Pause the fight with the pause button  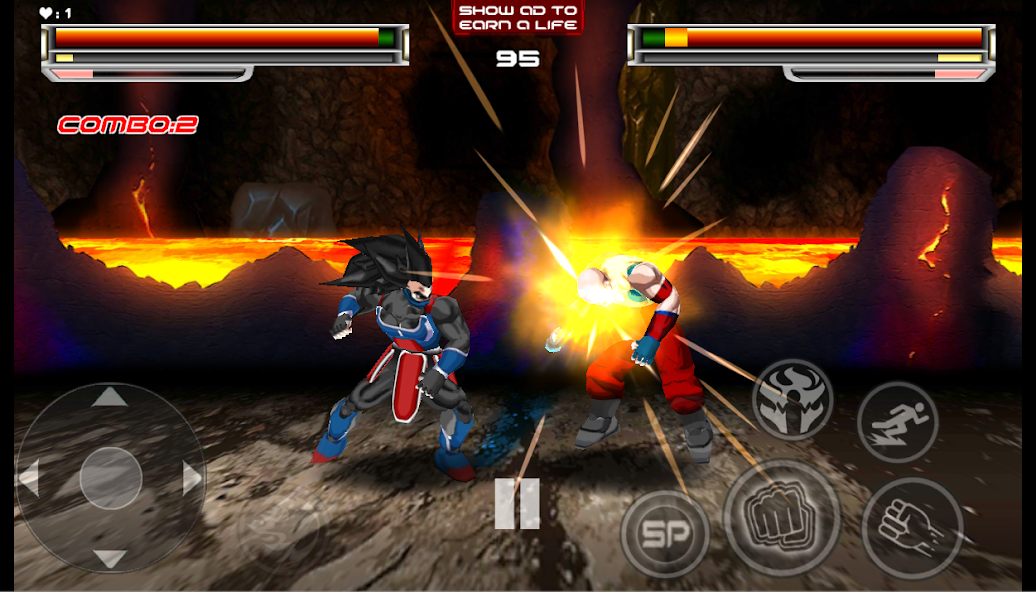pos(517,503)
